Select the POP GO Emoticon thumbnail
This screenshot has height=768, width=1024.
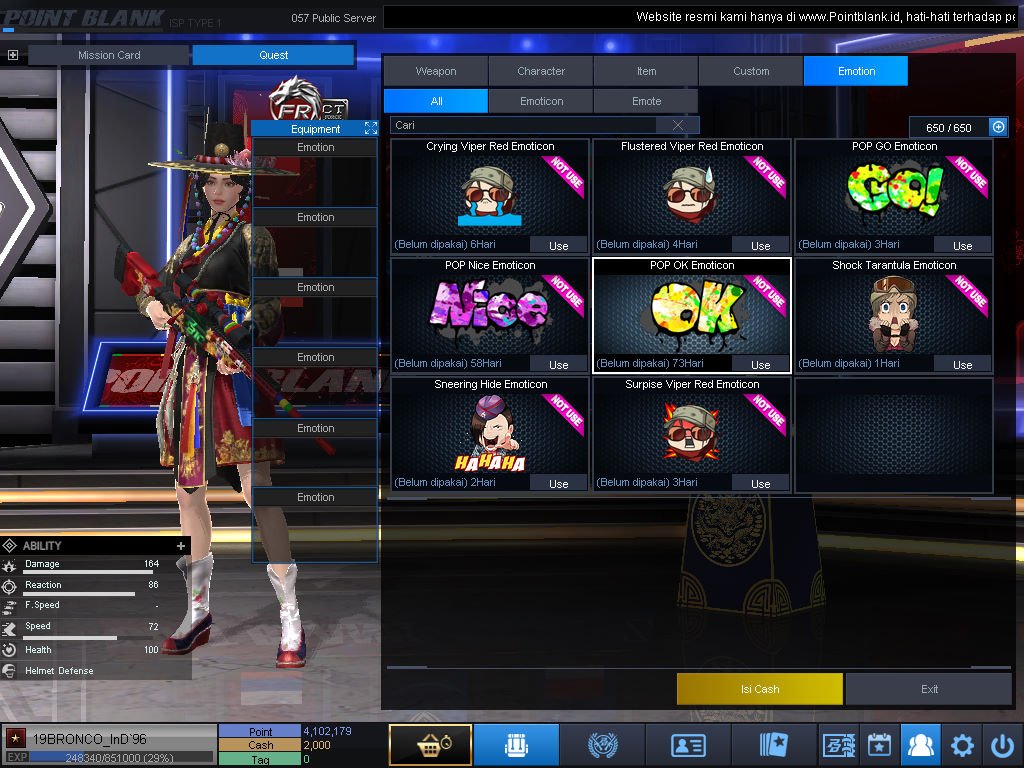tap(894, 192)
